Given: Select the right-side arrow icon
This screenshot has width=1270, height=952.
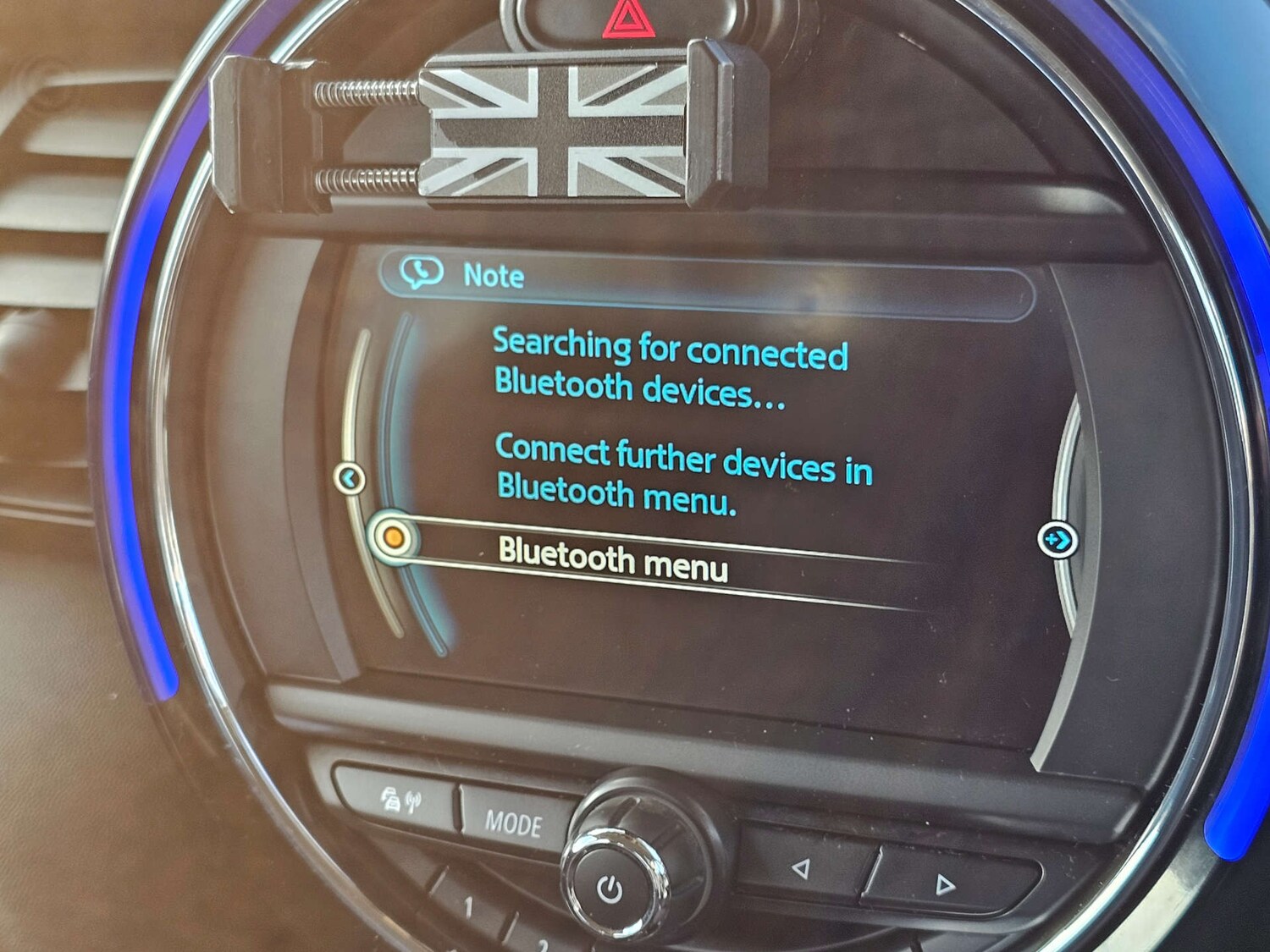Looking at the screenshot, I should pos(1057,539).
